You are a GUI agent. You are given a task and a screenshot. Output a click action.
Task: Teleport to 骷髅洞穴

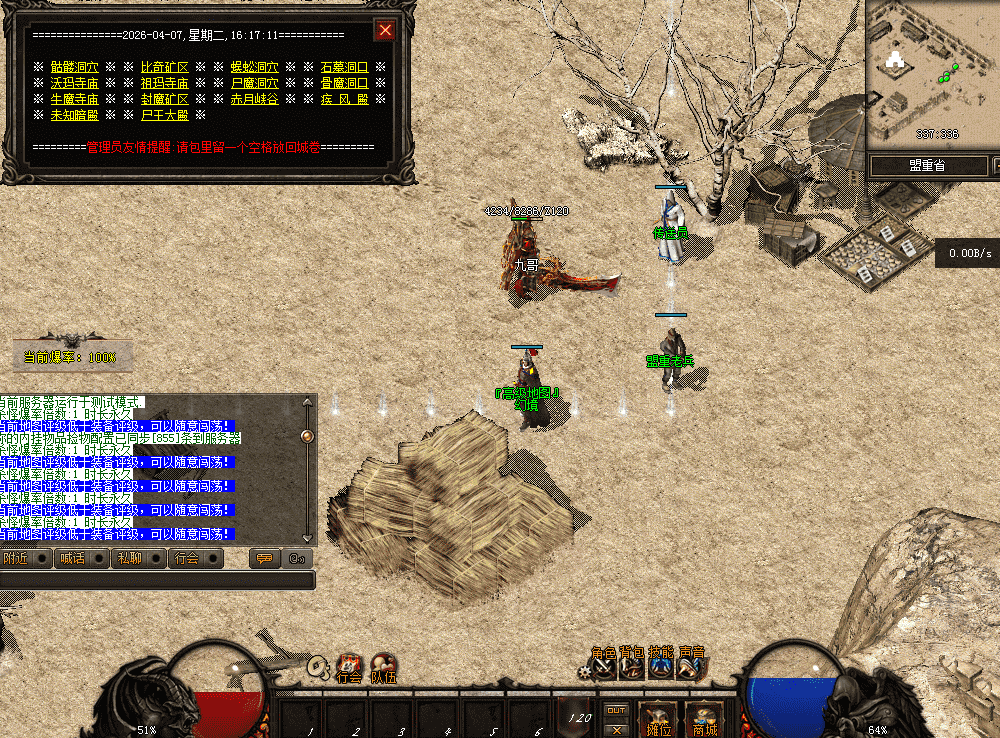[x=74, y=67]
